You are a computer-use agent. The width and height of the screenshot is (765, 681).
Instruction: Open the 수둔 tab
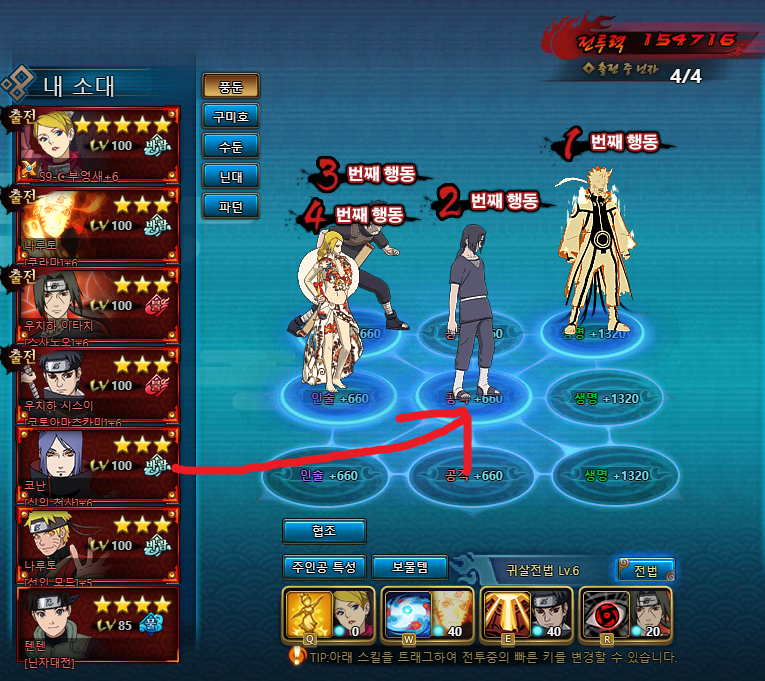tap(230, 146)
